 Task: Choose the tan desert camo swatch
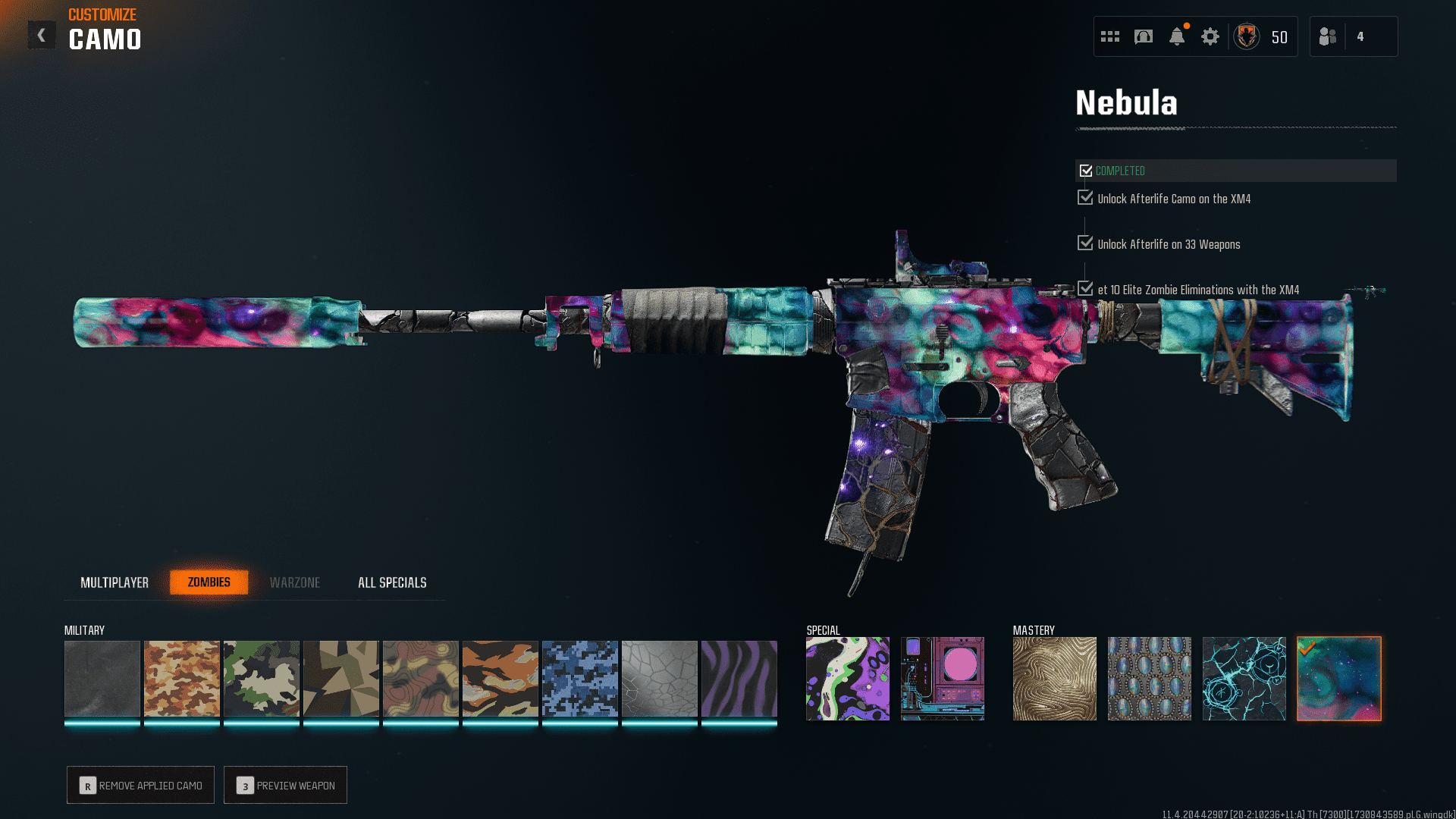tap(182, 679)
